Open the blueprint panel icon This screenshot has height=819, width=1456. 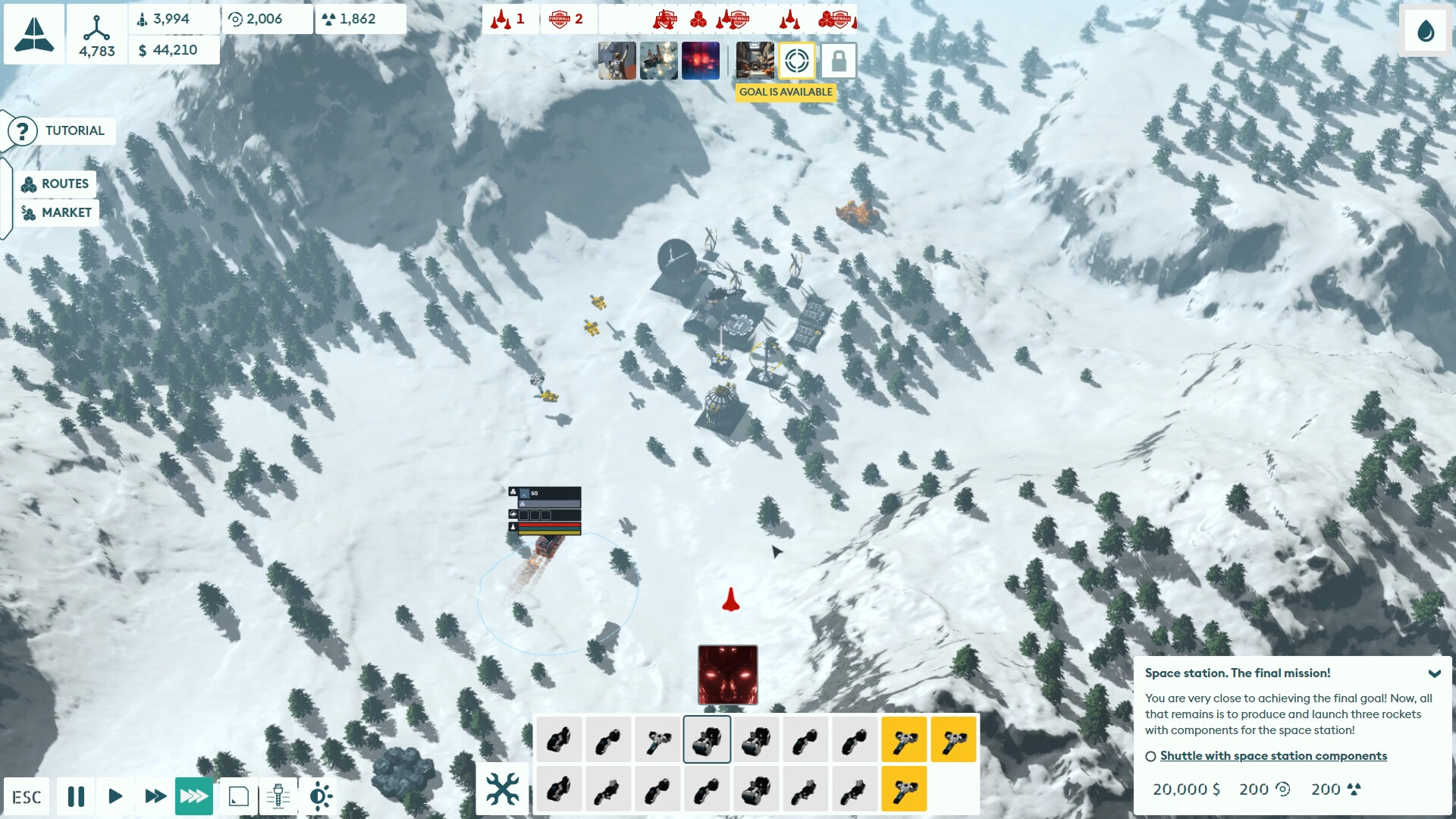239,796
